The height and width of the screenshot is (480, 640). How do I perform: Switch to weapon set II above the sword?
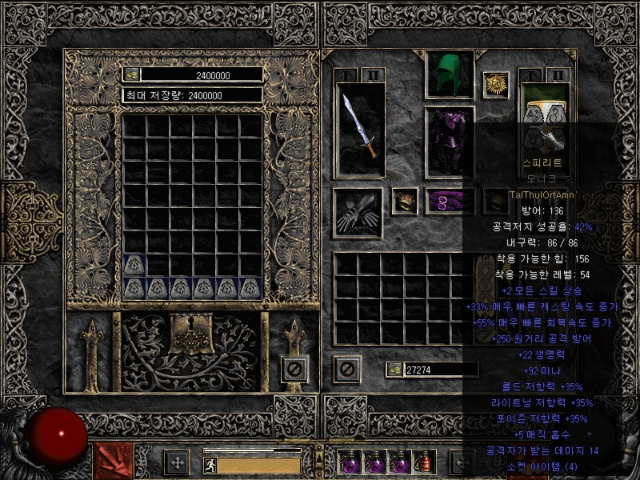coord(372,75)
